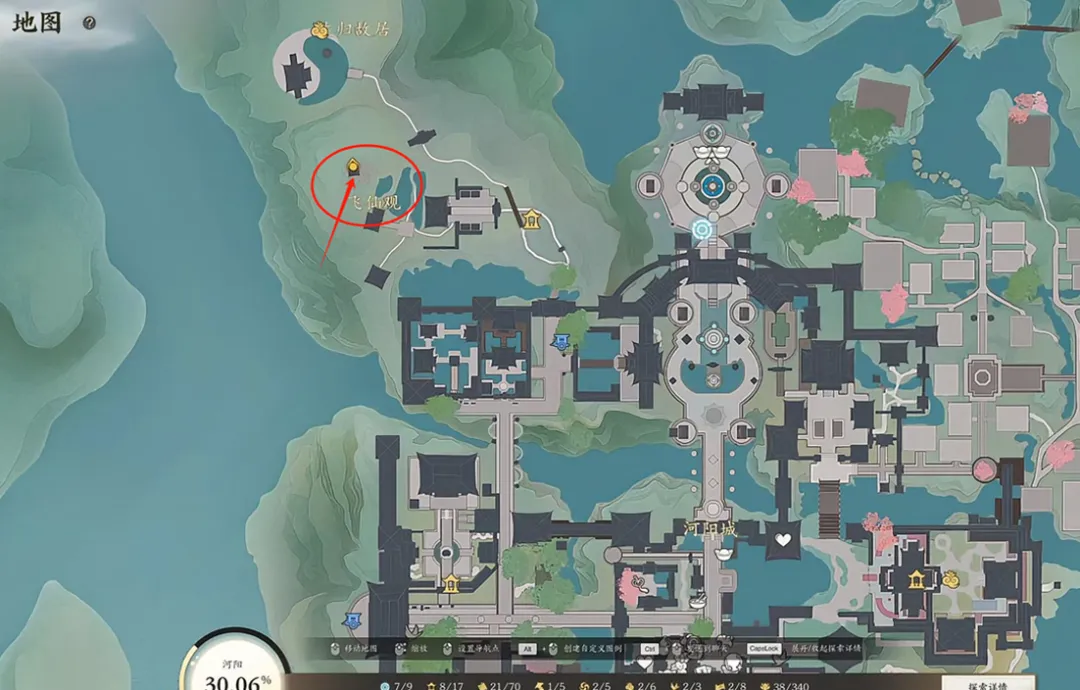Select the white heart map marker

pyautogui.click(x=783, y=541)
